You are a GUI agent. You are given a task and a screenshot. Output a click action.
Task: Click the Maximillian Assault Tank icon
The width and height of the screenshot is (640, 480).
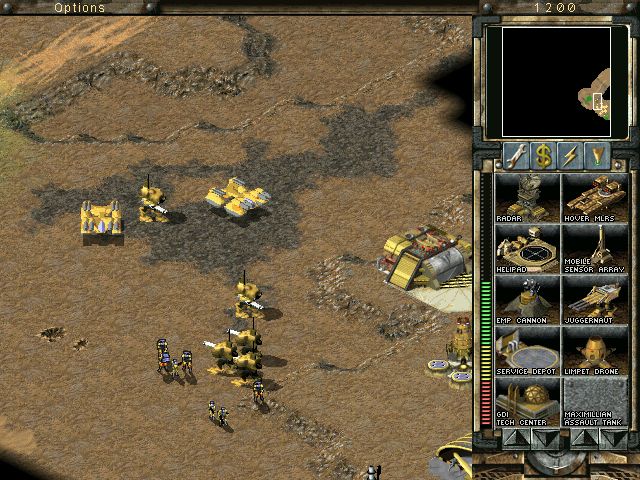pyautogui.click(x=594, y=401)
